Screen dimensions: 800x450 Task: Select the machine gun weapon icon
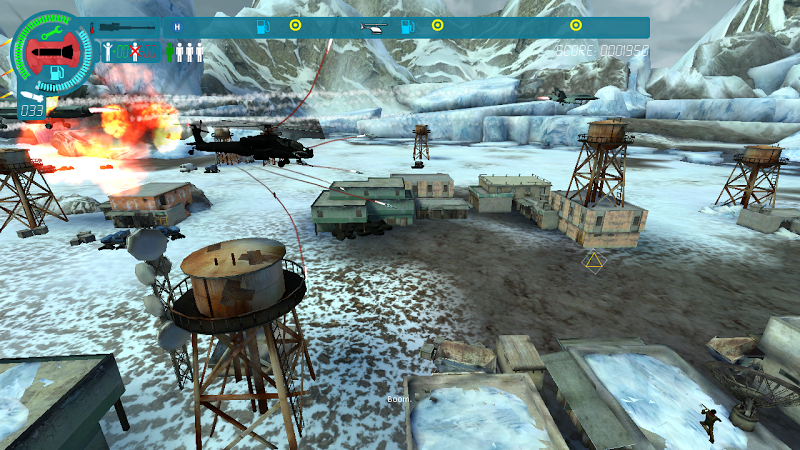tap(127, 27)
